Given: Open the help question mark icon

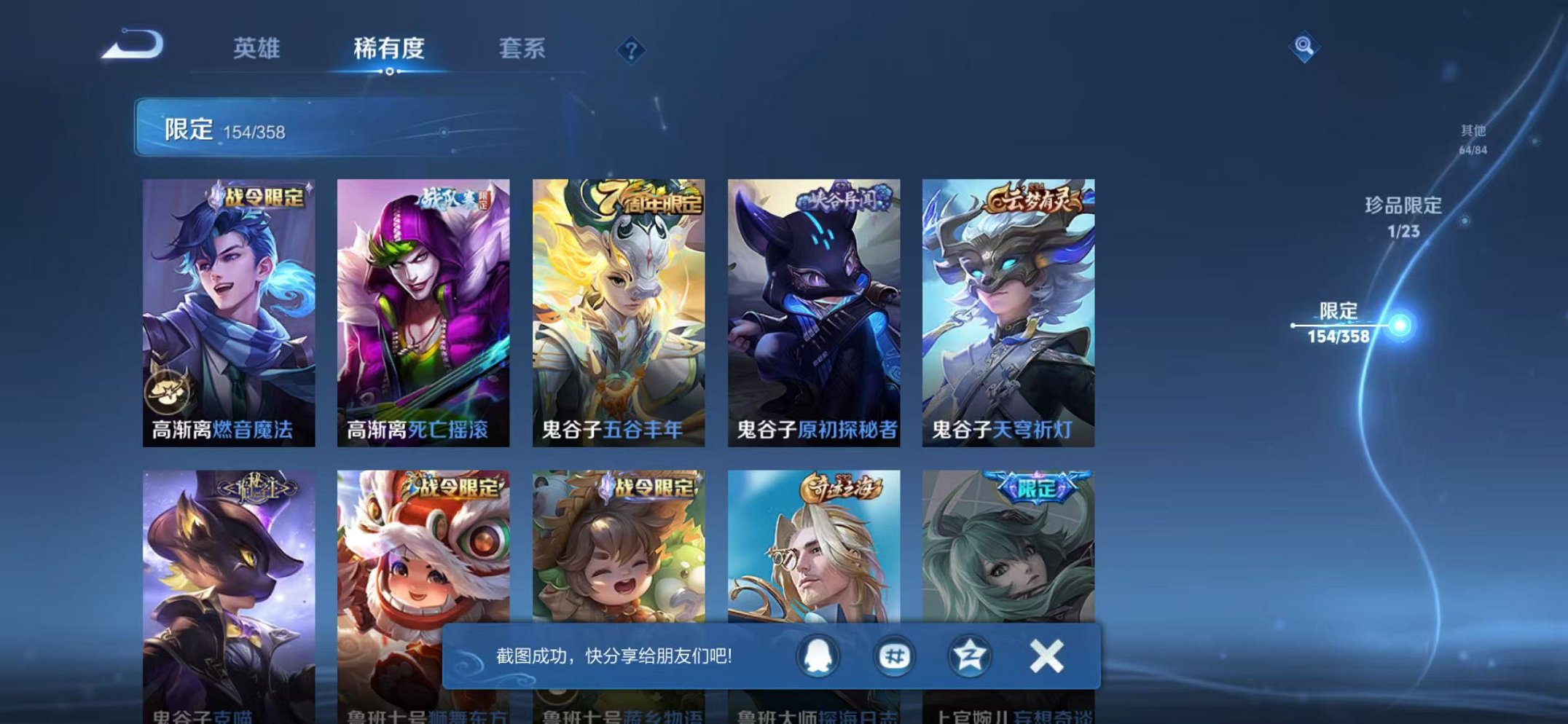Looking at the screenshot, I should tap(631, 50).
